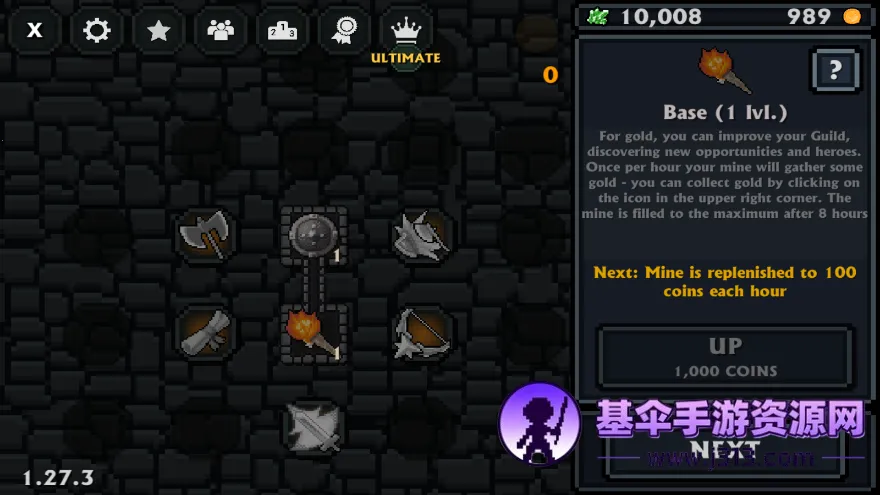This screenshot has width=880, height=495.
Task: Upgrade Base with the UP button
Action: point(725,356)
